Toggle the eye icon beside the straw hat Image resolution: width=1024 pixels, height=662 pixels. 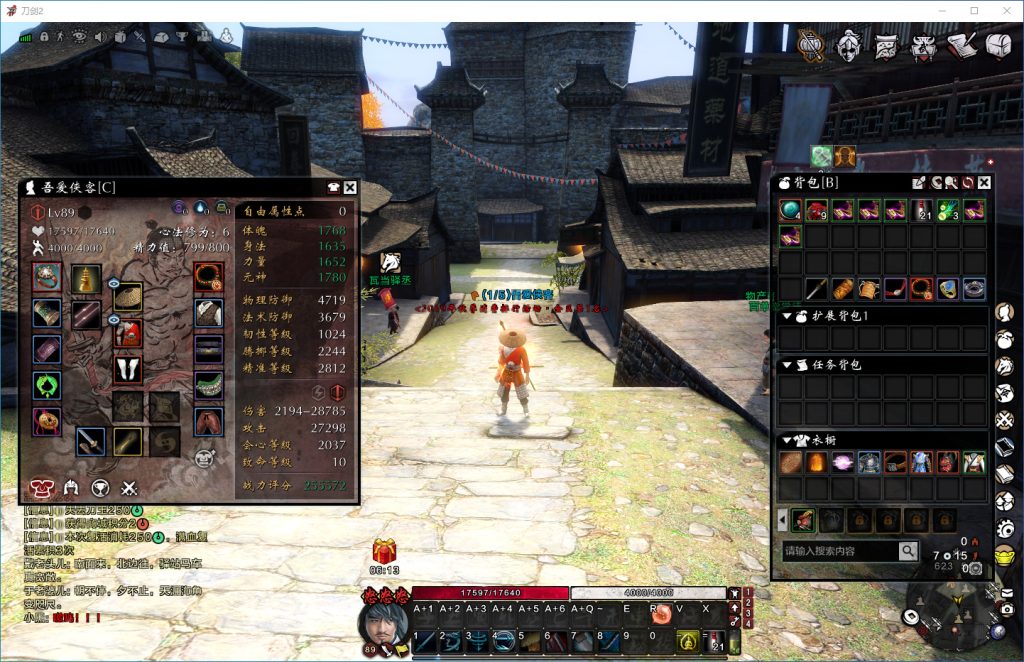[x=114, y=283]
